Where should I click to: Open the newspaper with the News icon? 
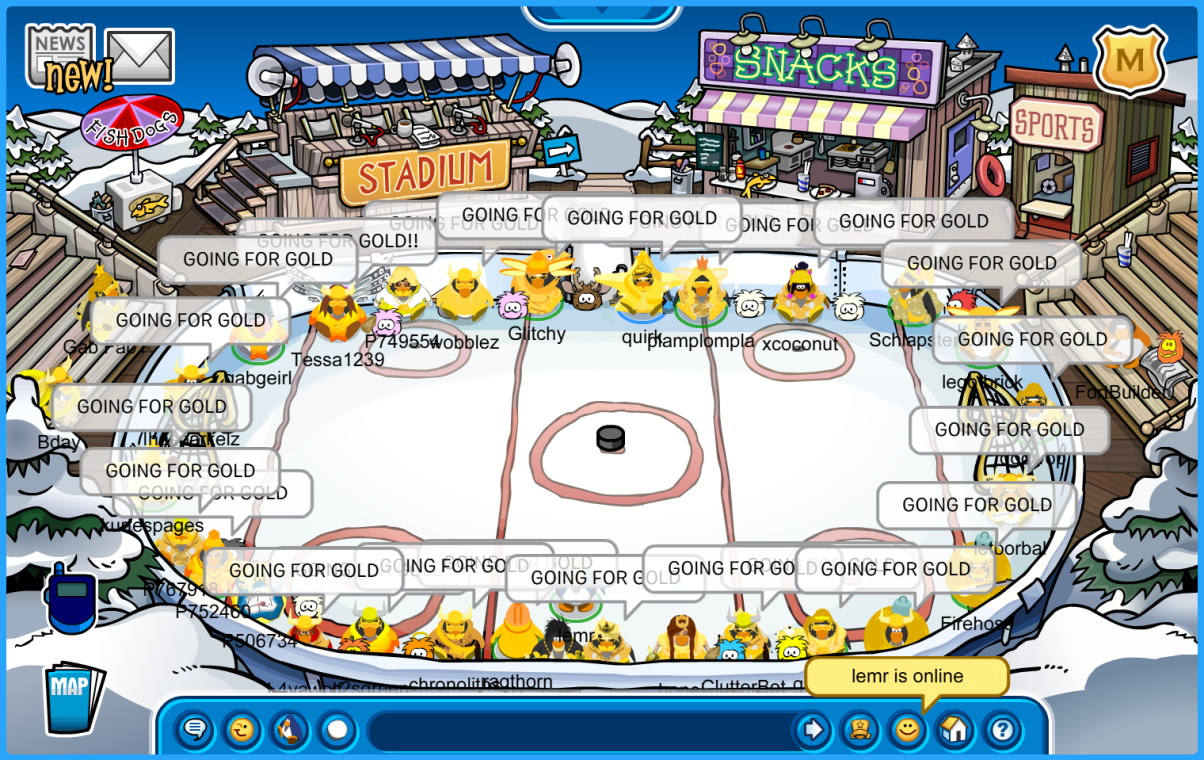coord(62,56)
